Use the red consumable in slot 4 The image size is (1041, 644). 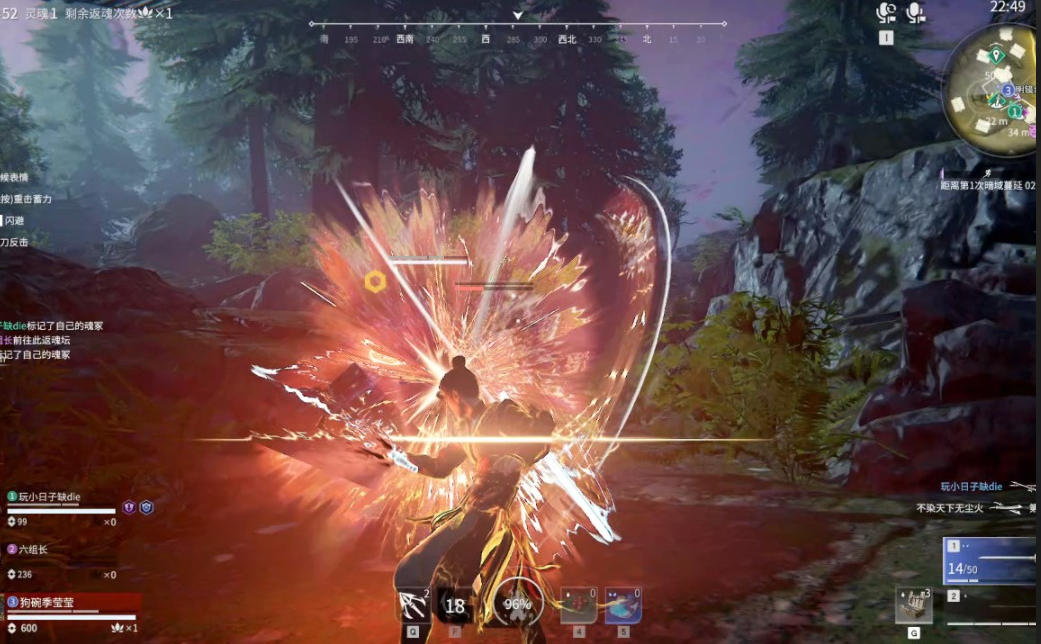[x=578, y=605]
